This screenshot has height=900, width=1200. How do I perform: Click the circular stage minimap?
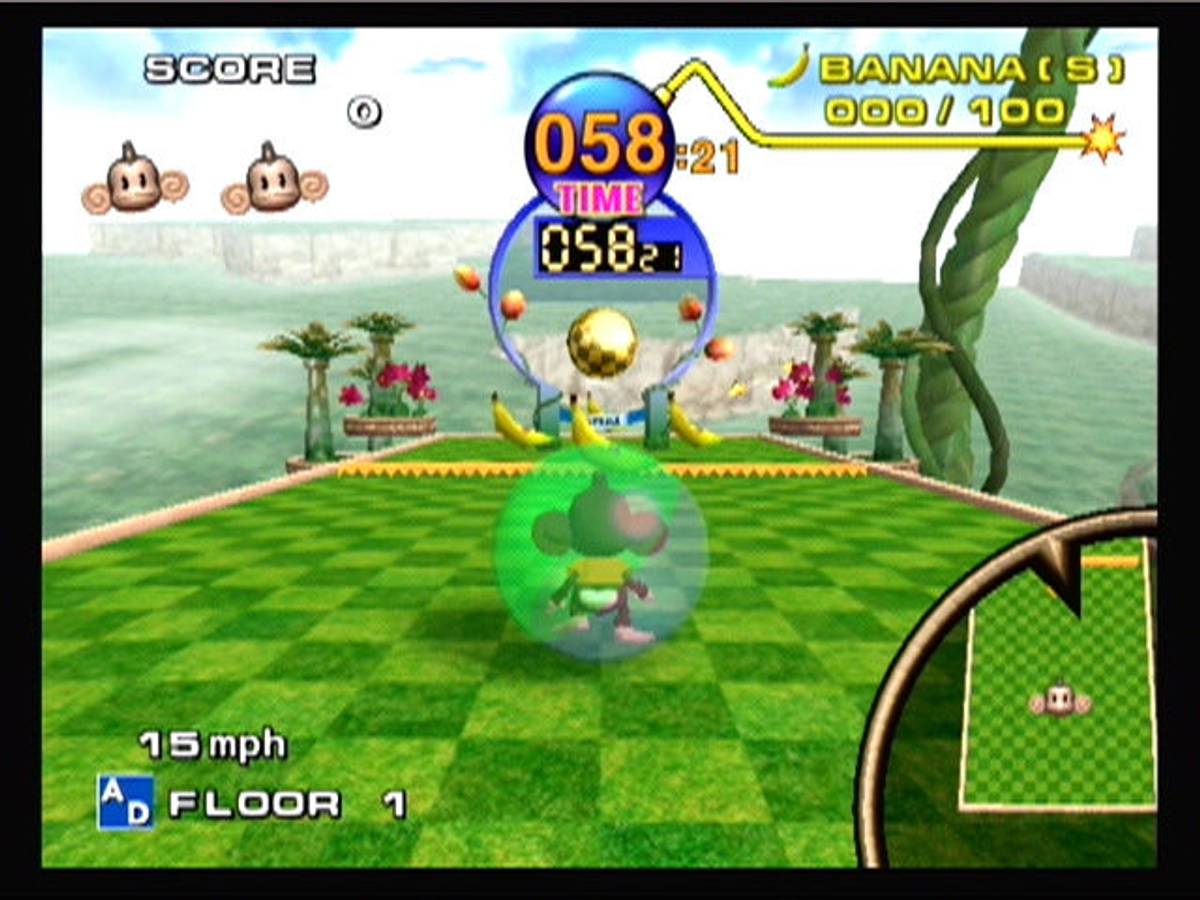(1020, 690)
